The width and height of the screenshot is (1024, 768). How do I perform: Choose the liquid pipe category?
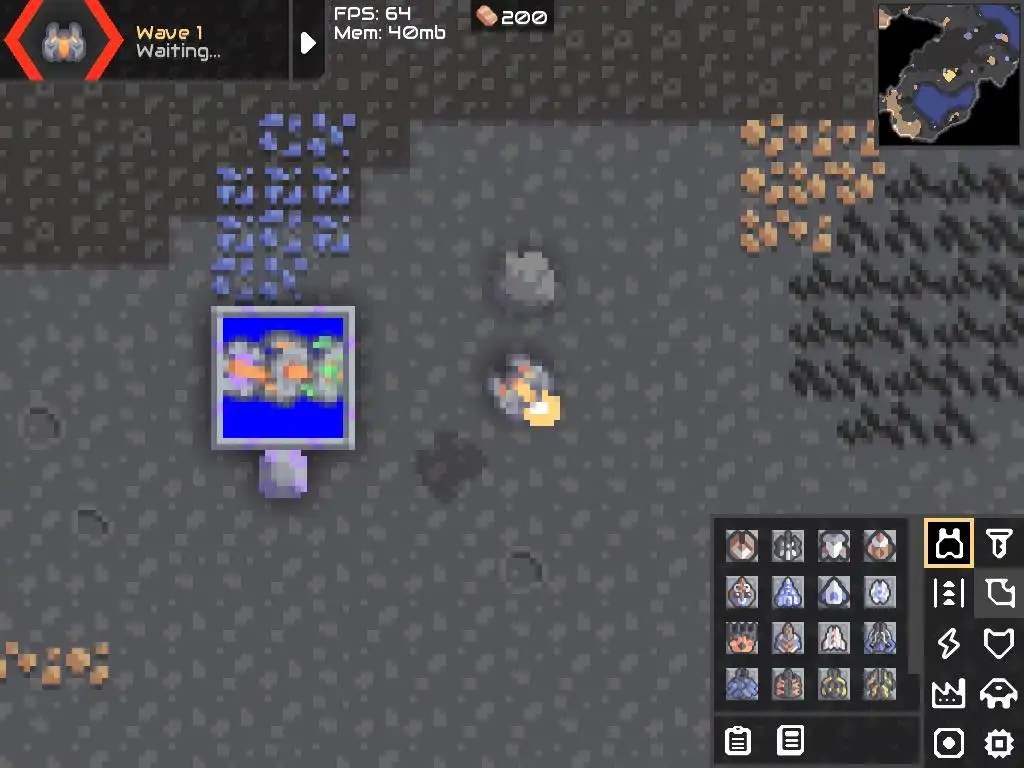click(x=998, y=593)
